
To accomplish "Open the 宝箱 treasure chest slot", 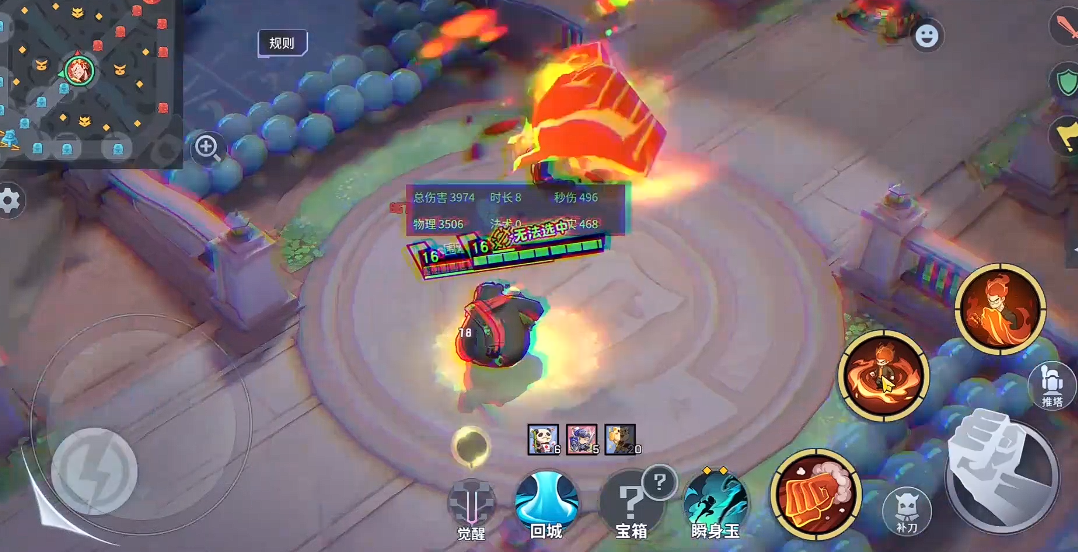I will (x=632, y=501).
